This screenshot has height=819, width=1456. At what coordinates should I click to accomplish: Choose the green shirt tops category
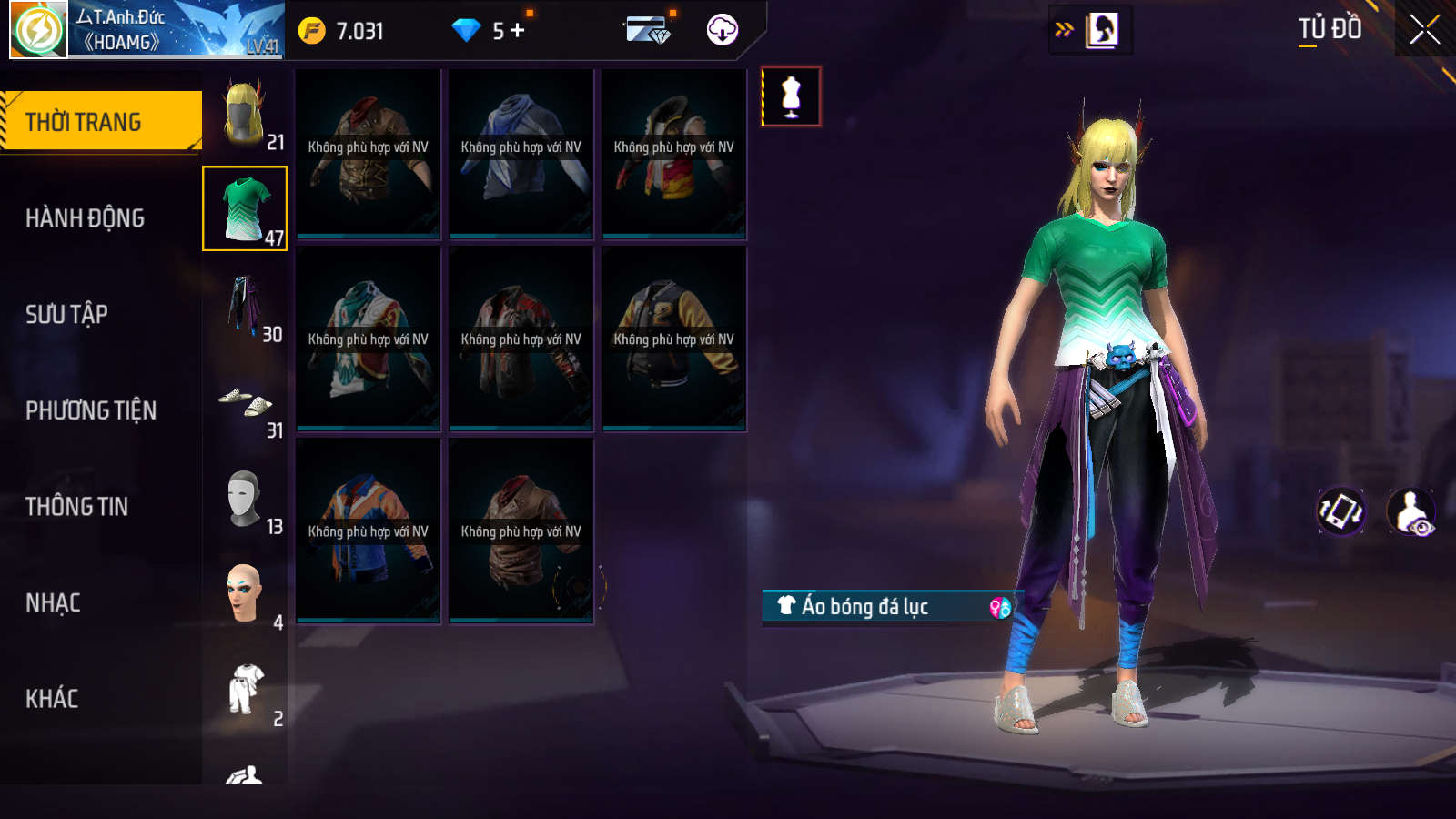245,208
